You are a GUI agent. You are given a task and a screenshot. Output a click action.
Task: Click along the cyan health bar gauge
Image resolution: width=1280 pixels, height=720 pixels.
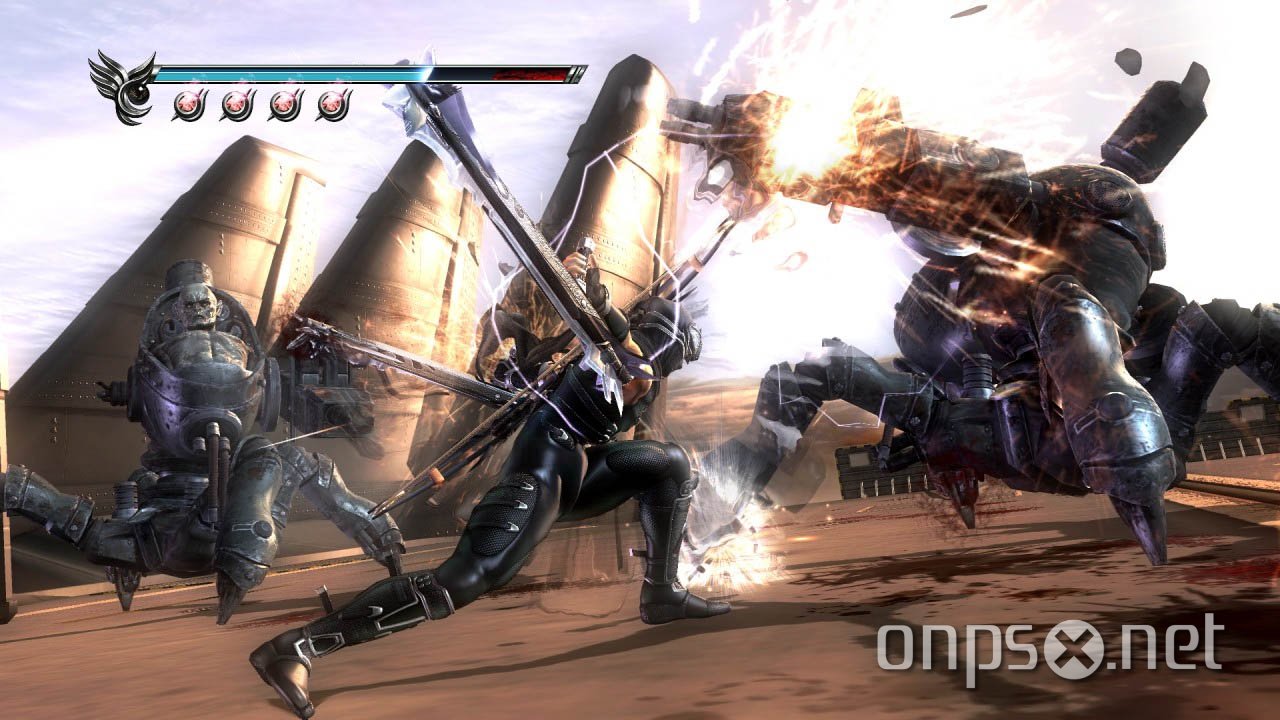[x=300, y=73]
